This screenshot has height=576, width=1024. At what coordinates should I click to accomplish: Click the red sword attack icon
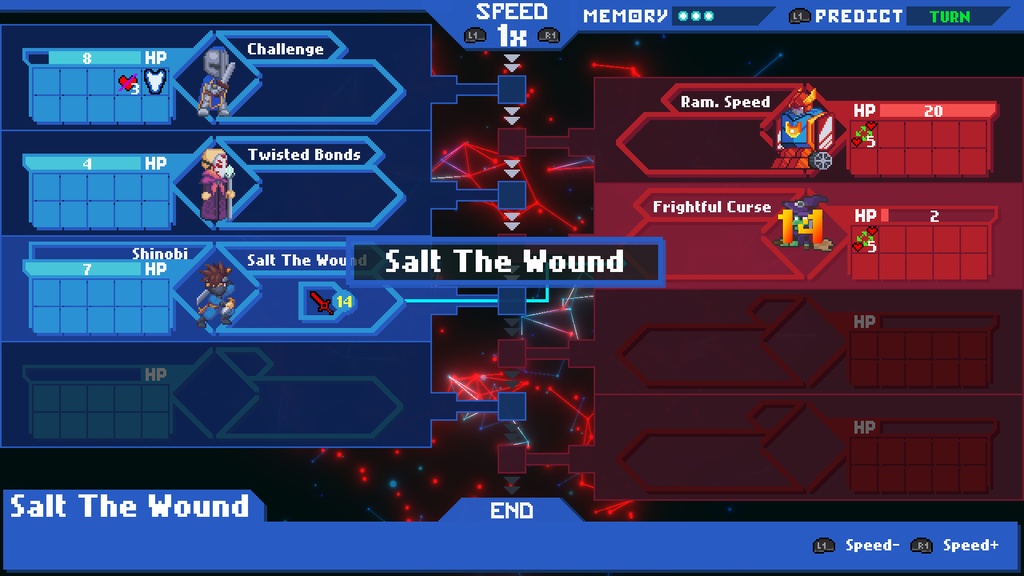322,301
